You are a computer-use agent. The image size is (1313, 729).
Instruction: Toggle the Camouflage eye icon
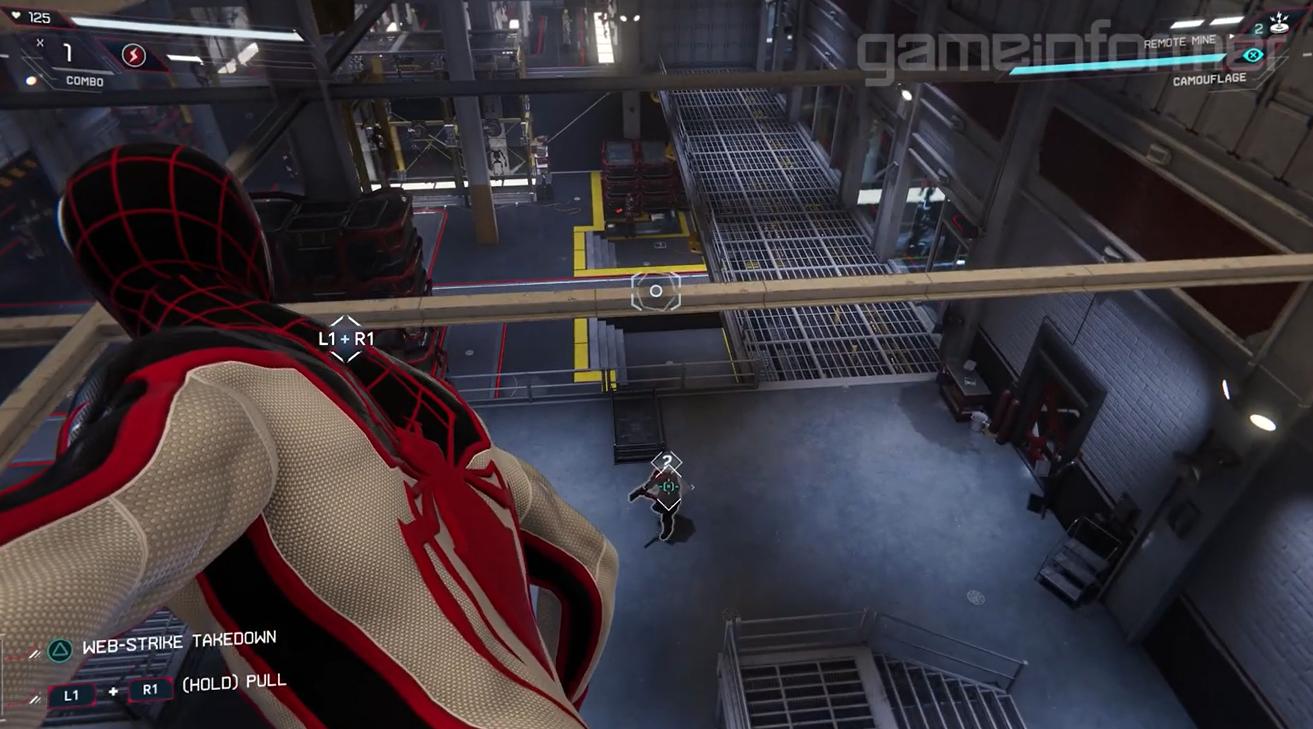coord(1252,55)
